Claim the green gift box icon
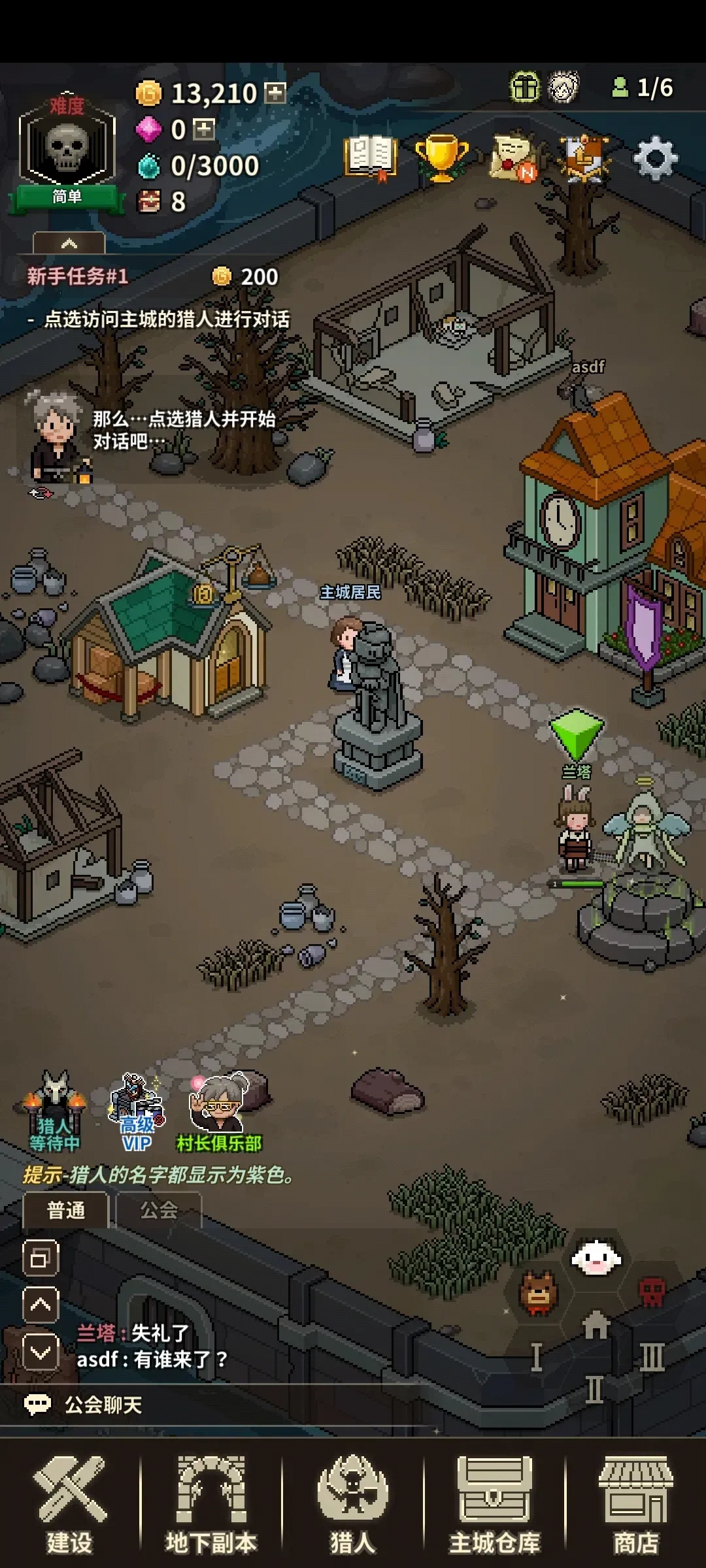This screenshot has width=706, height=1568. pos(525,88)
